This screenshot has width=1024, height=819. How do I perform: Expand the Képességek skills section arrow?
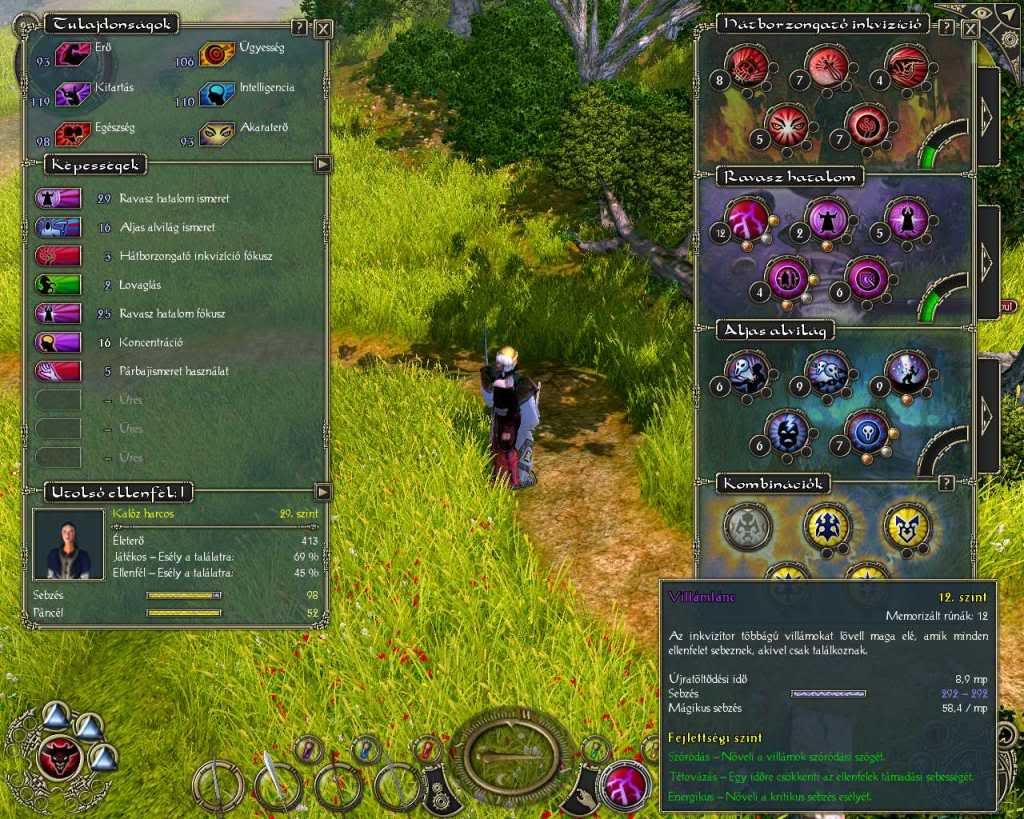point(322,164)
